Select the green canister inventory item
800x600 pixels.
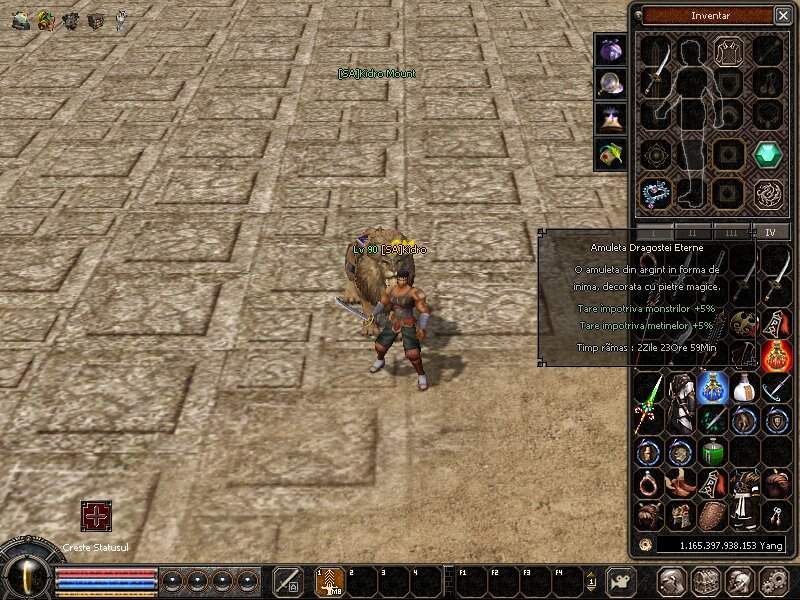(712, 452)
